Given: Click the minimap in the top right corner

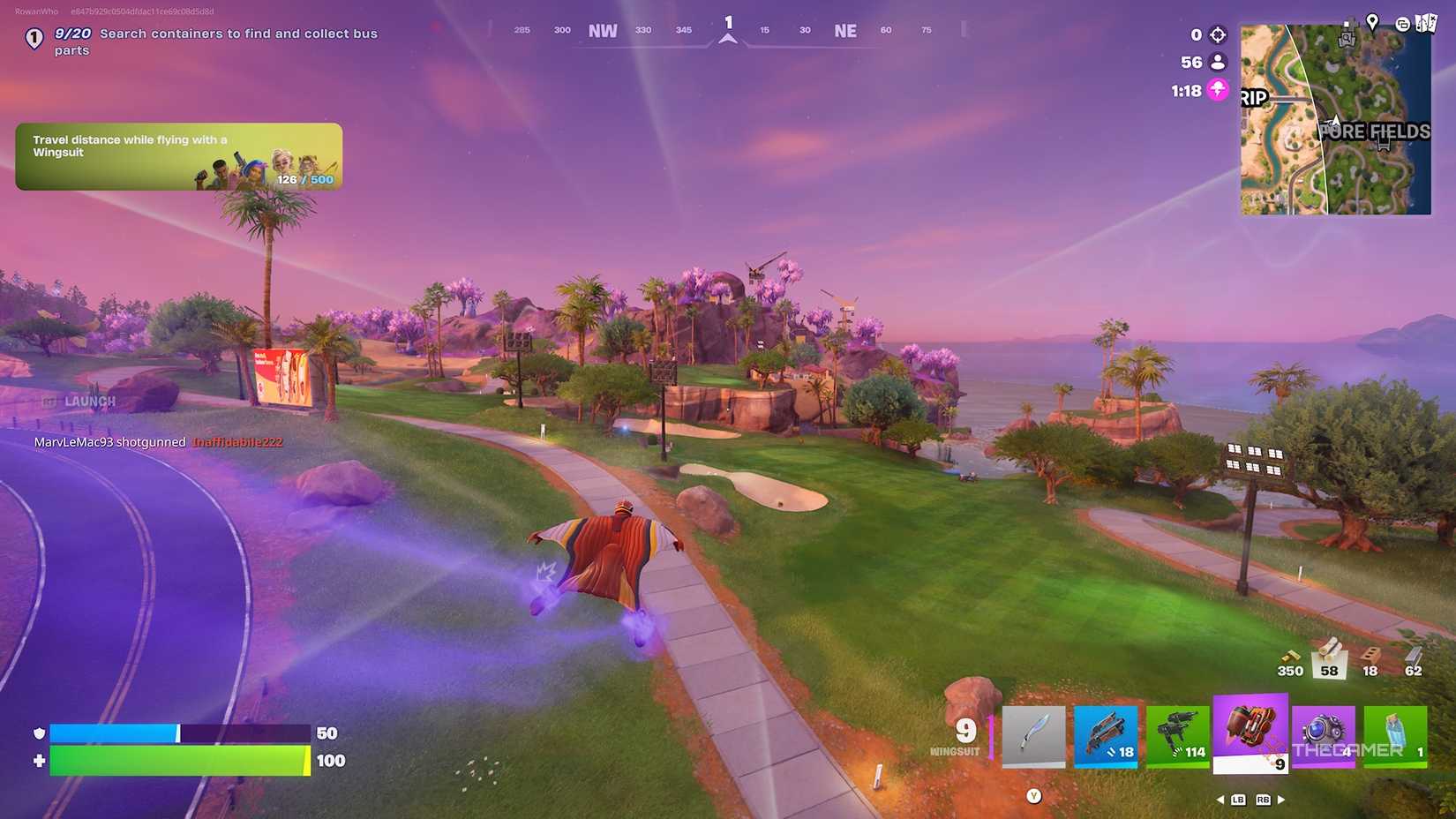Looking at the screenshot, I should point(1334,117).
